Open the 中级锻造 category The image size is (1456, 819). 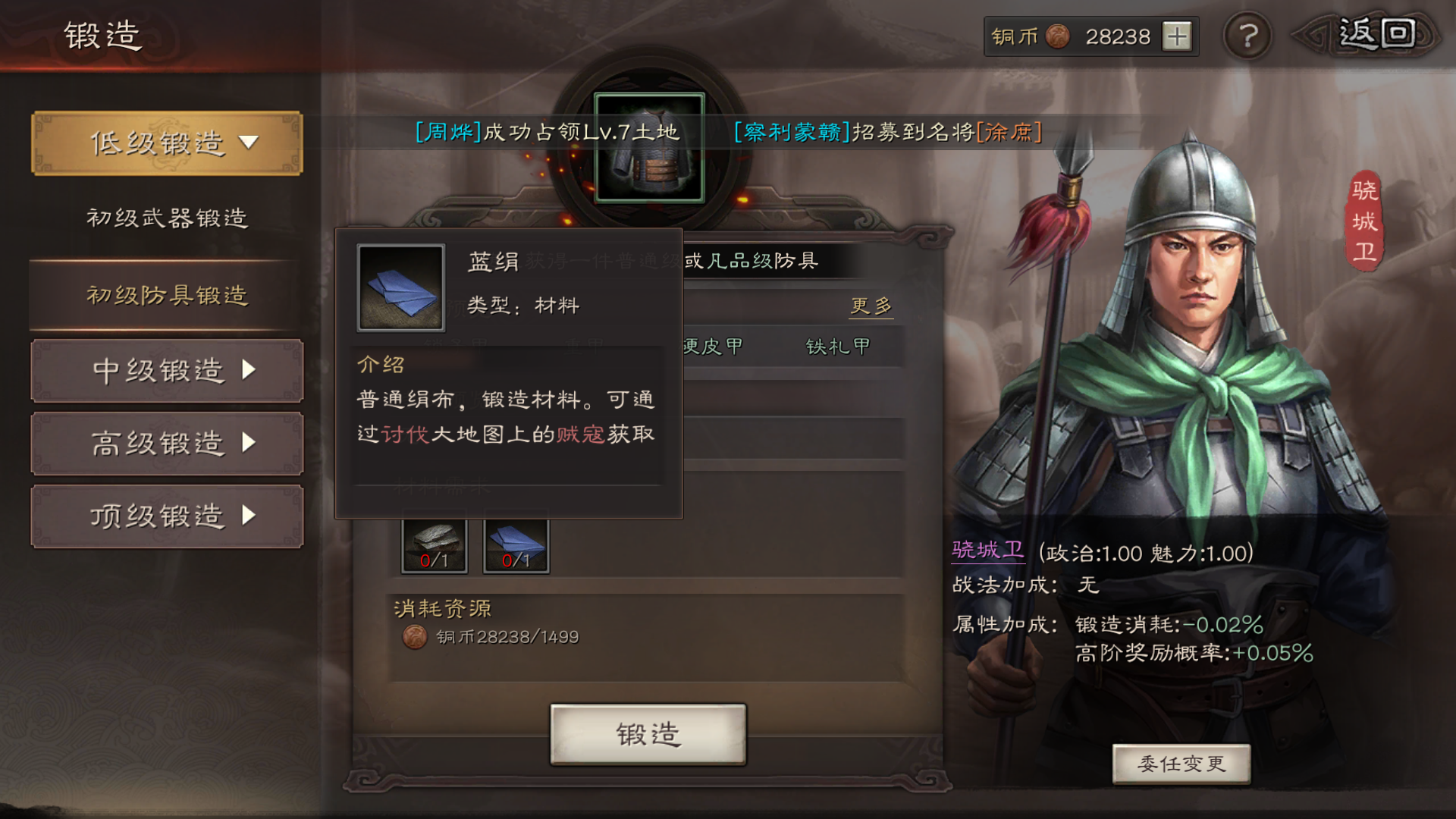tap(167, 371)
